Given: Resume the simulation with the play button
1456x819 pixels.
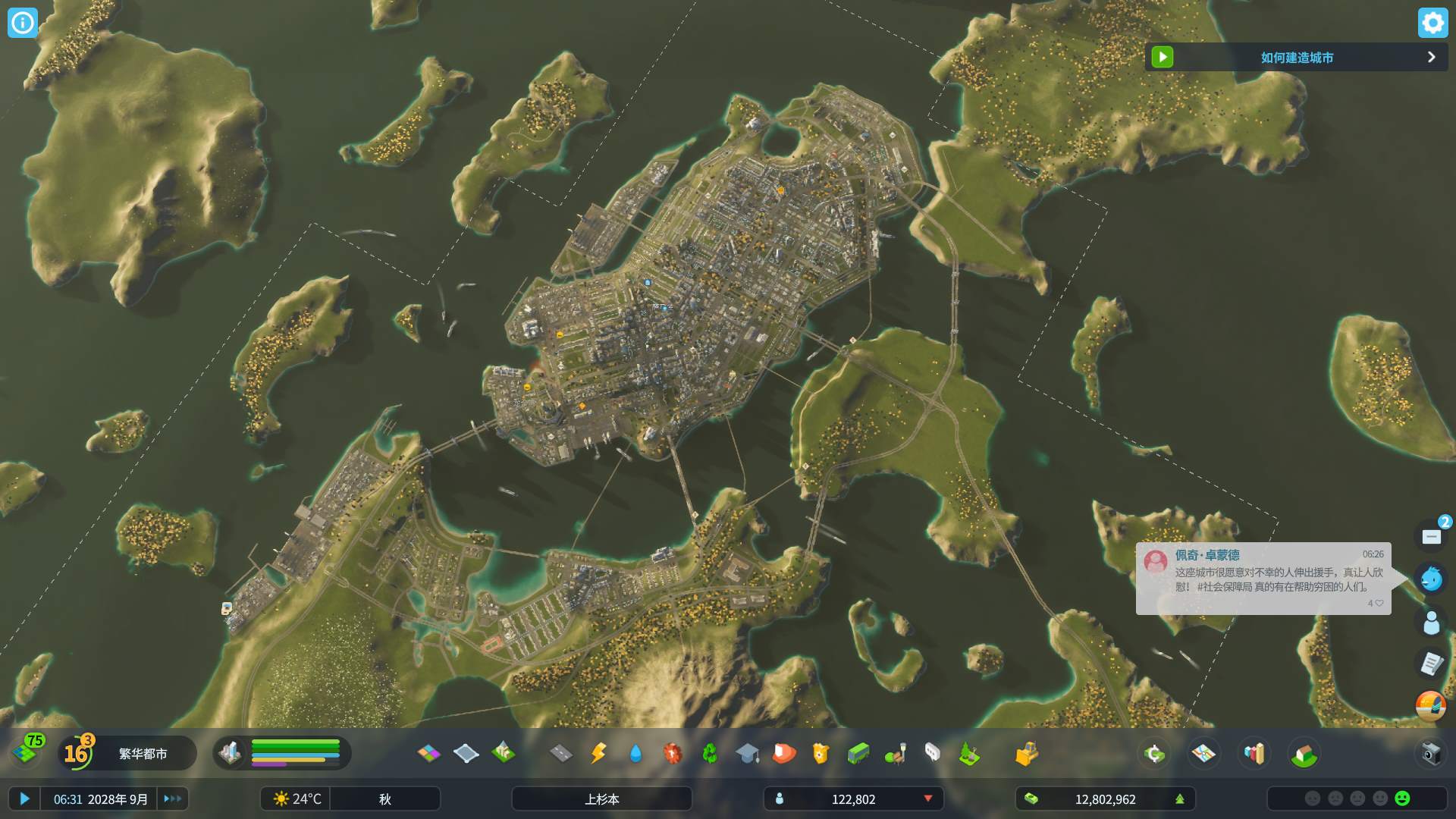Looking at the screenshot, I should [24, 799].
